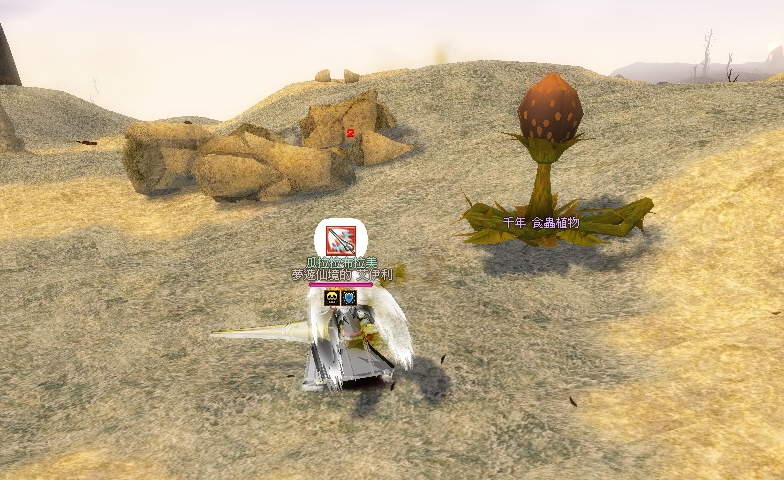Screen dimensions: 784x480
Task: Select the yellow skull status icon
Action: (x=332, y=297)
